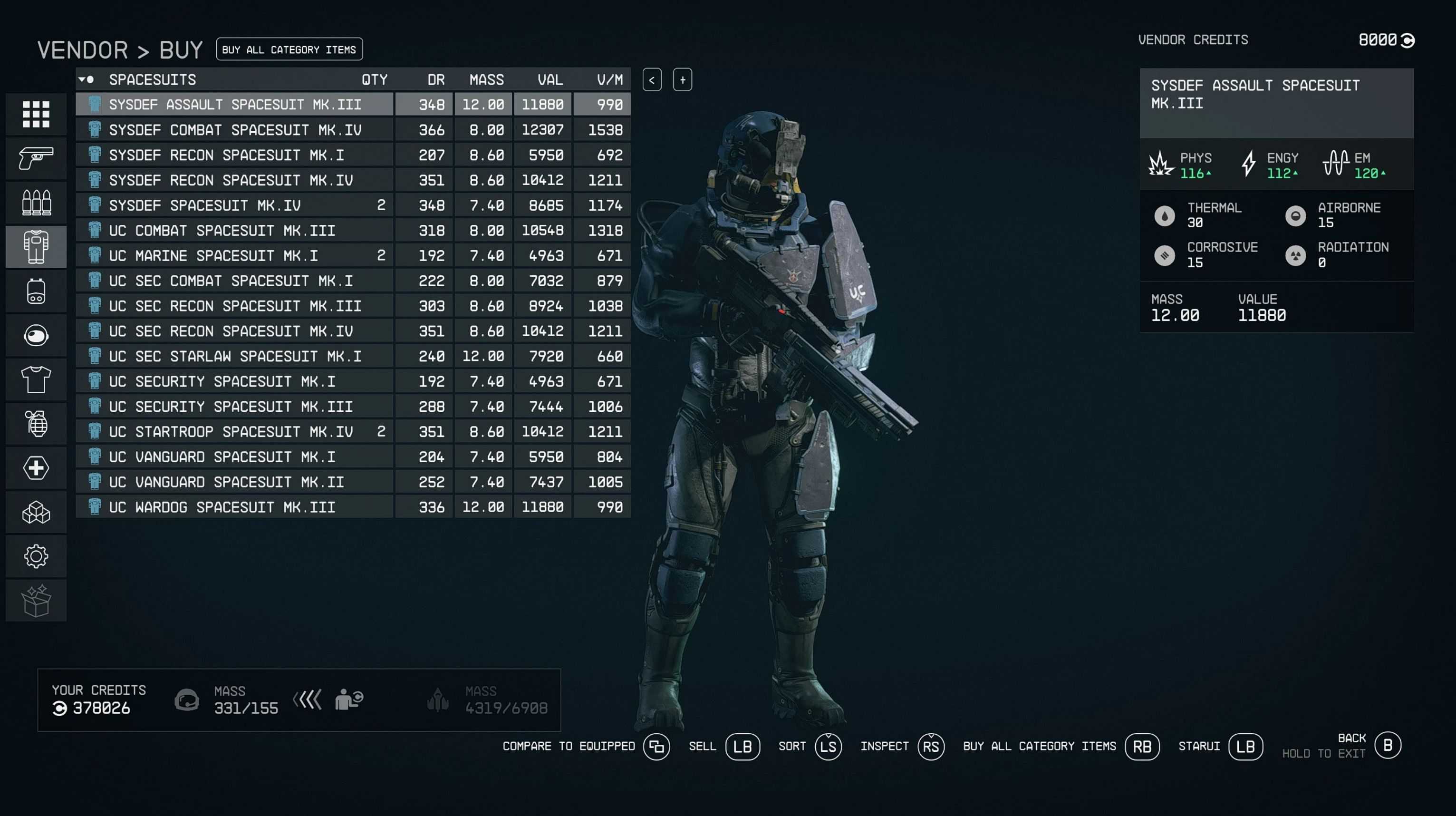
Task: Show all items with the grid icon
Action: 36,114
